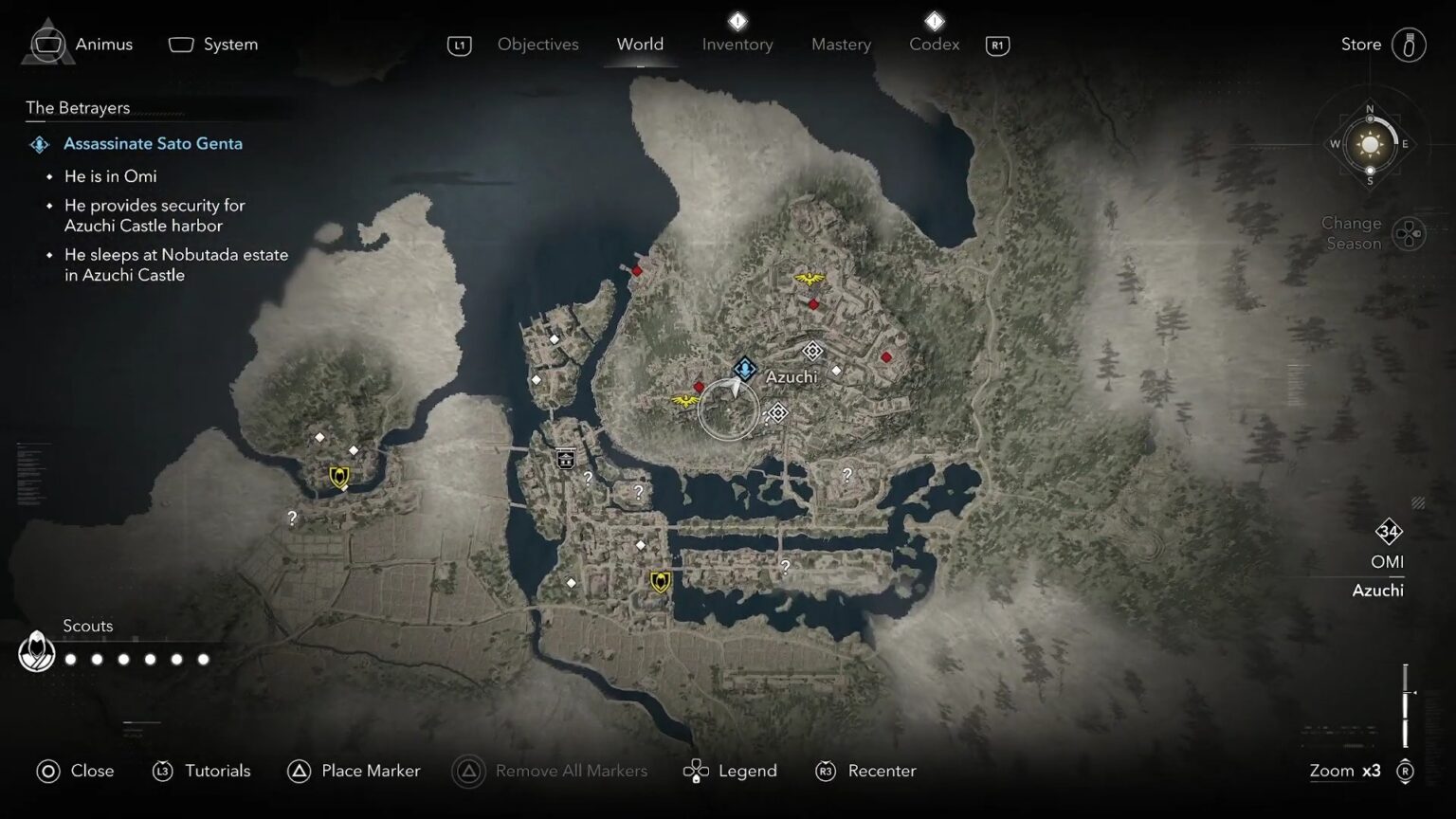
Task: Switch to the Inventory tab
Action: pos(737,44)
